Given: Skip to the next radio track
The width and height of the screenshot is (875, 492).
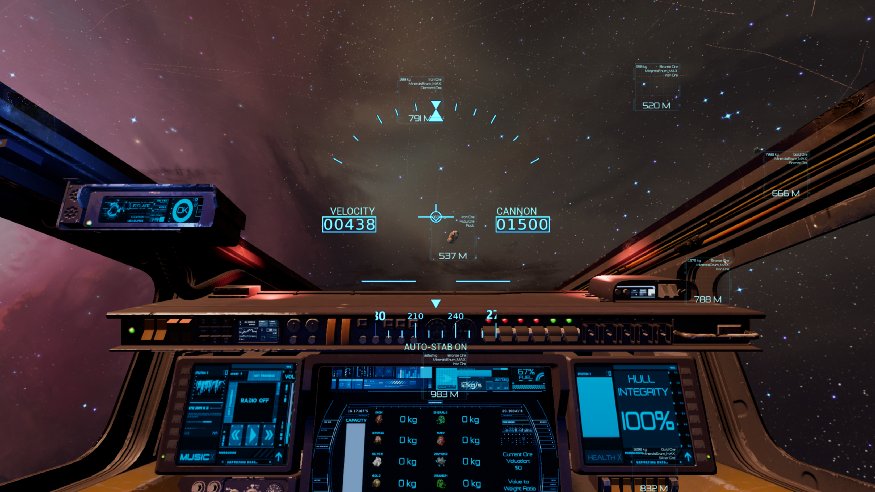Looking at the screenshot, I should (268, 435).
